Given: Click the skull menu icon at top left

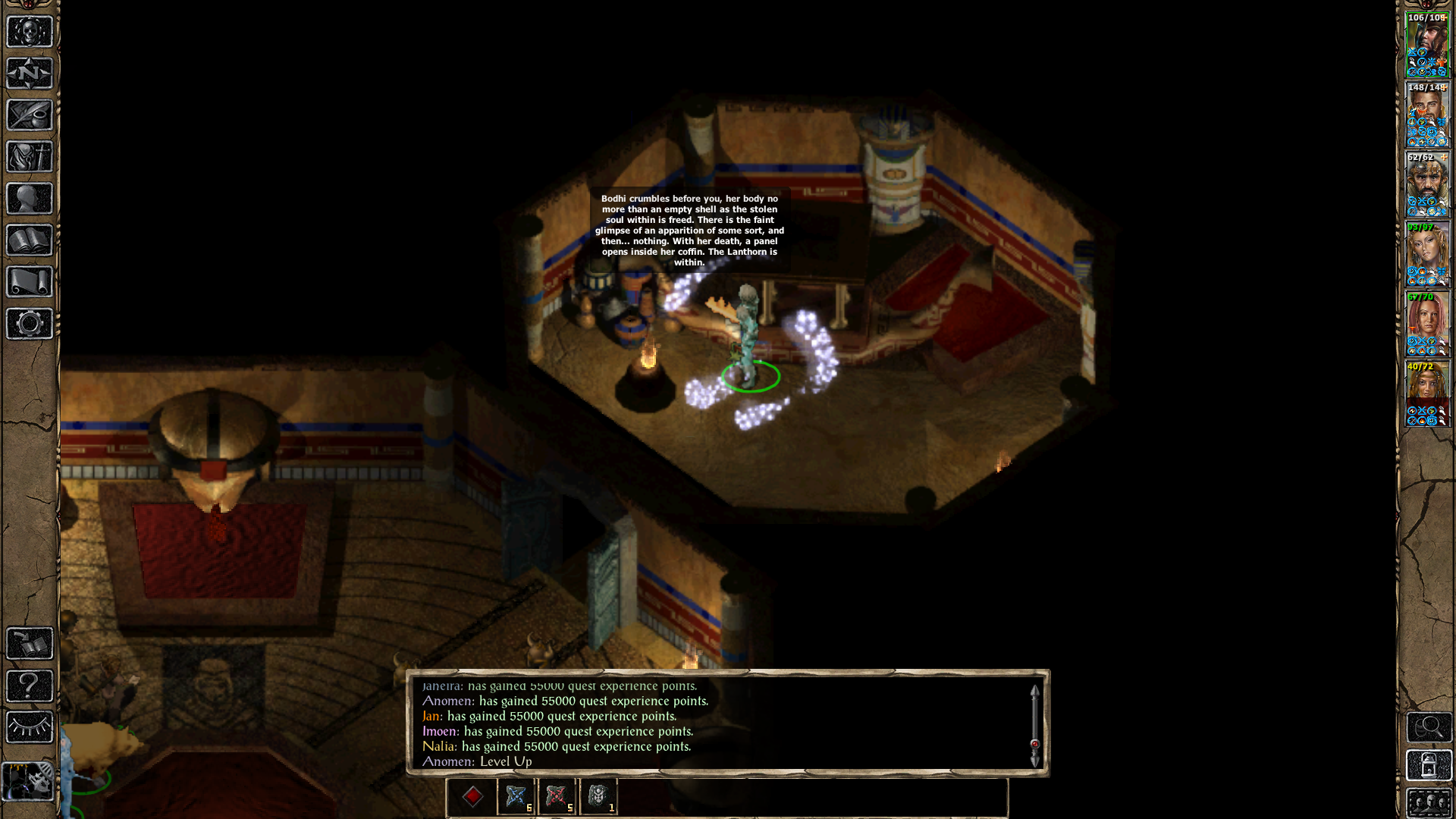Looking at the screenshot, I should coord(29,32).
